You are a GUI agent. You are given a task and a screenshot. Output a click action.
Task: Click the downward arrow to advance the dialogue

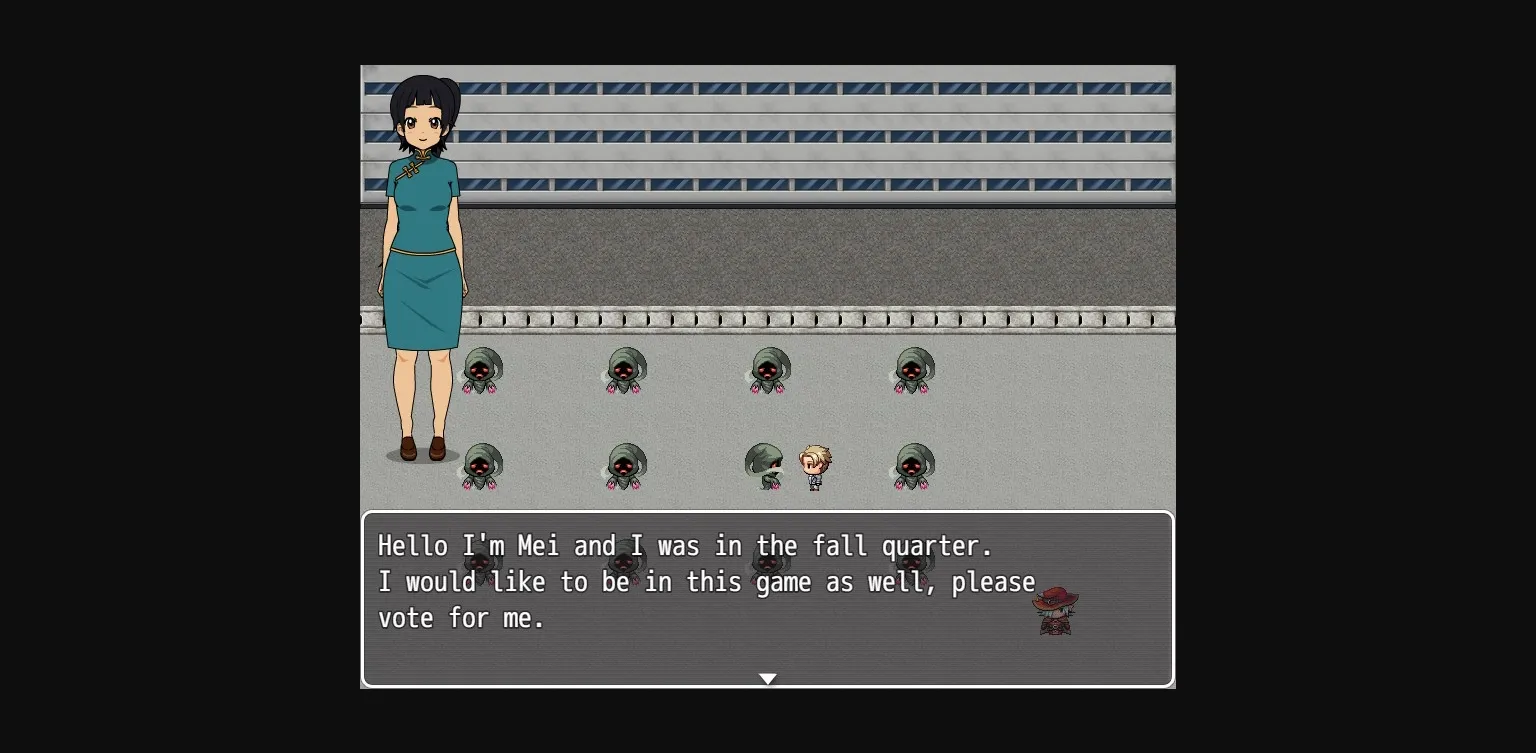[768, 678]
